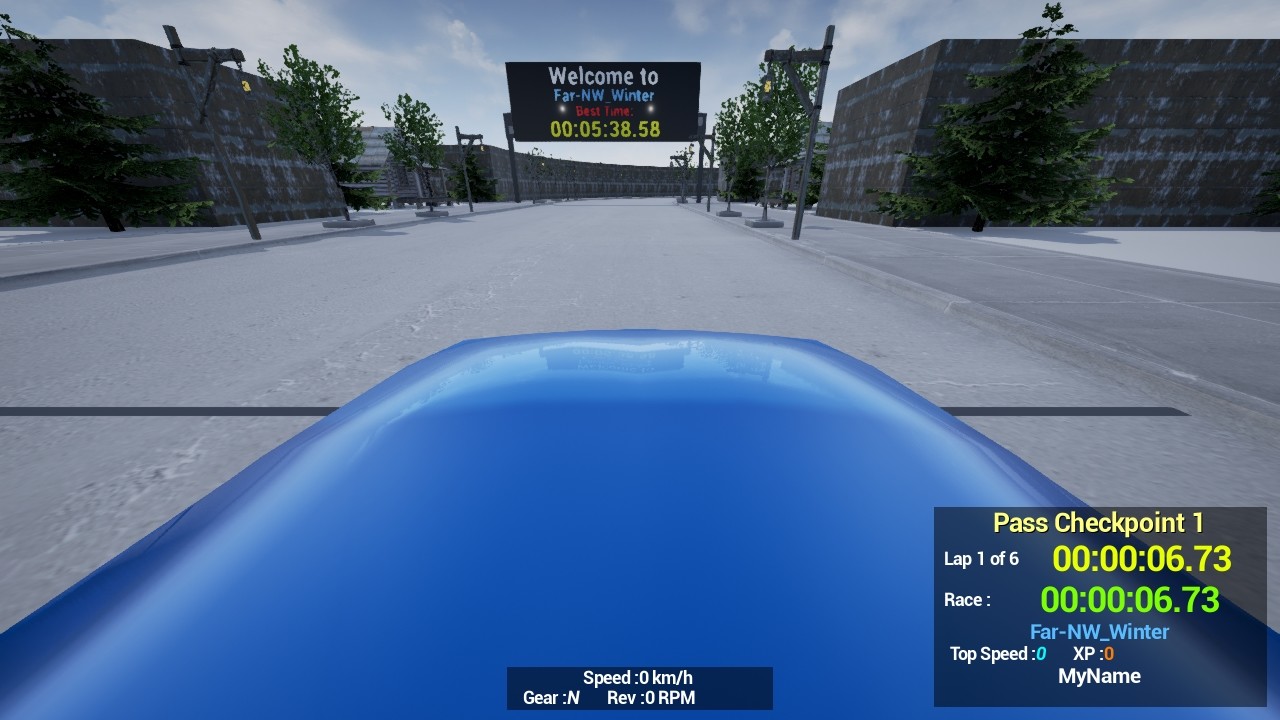Screen dimensions: 1280x720
Task: Select the MyName player label
Action: click(1100, 676)
